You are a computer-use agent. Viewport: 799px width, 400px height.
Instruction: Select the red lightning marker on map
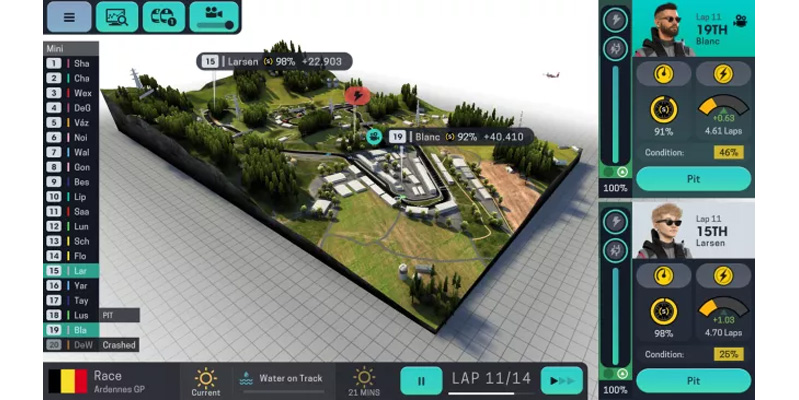[357, 96]
